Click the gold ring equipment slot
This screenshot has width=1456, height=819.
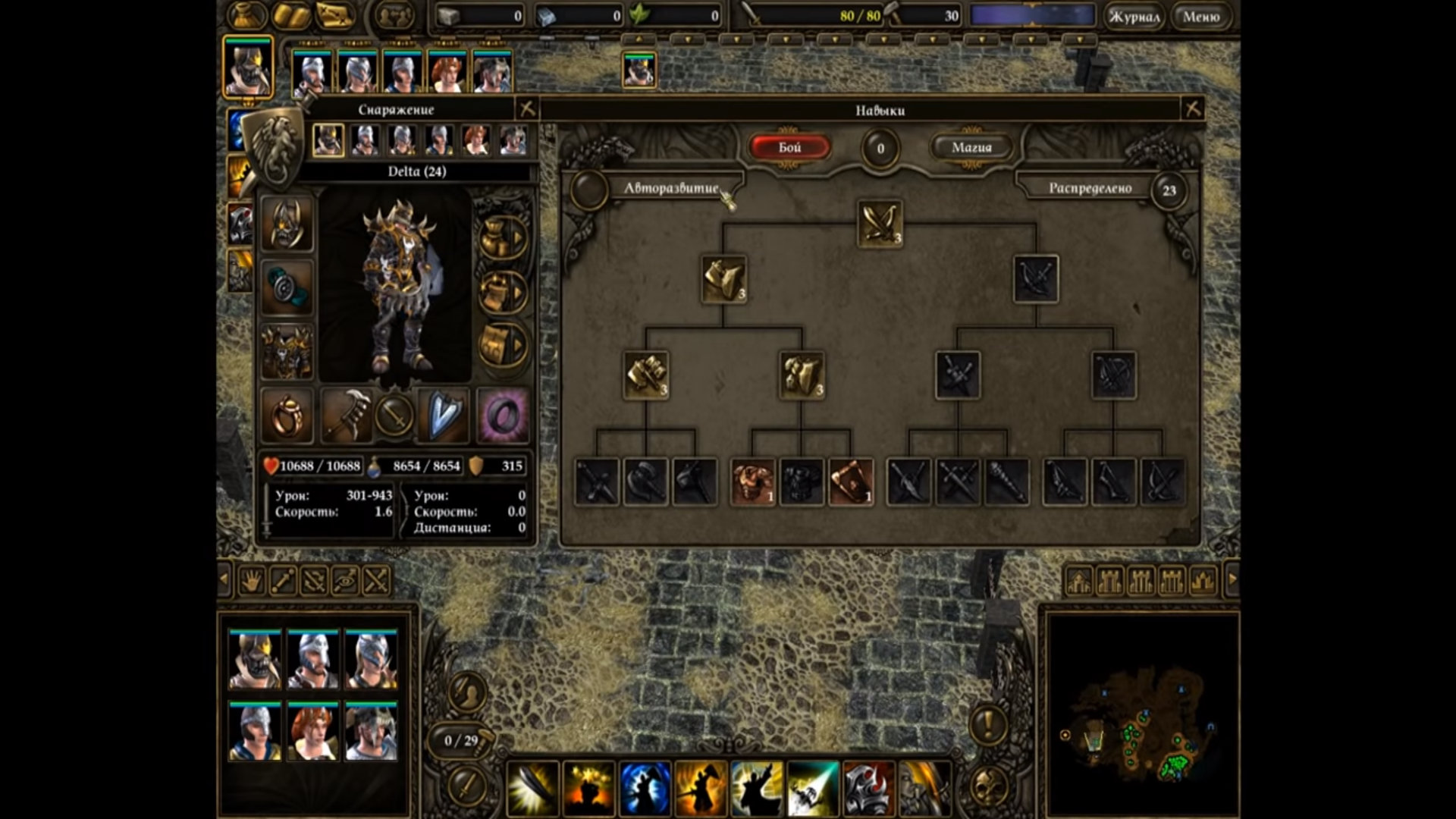287,415
